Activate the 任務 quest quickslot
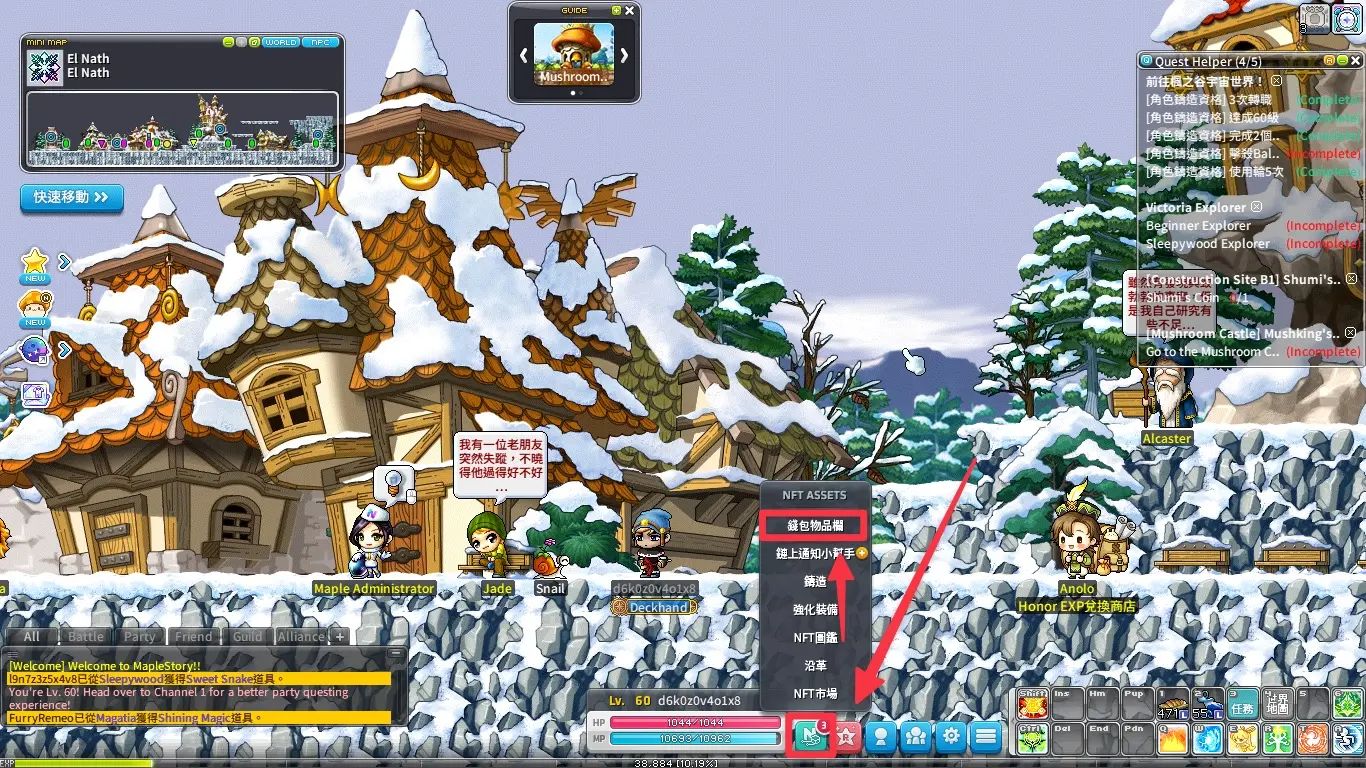Image resolution: width=1366 pixels, height=768 pixels. (1242, 703)
